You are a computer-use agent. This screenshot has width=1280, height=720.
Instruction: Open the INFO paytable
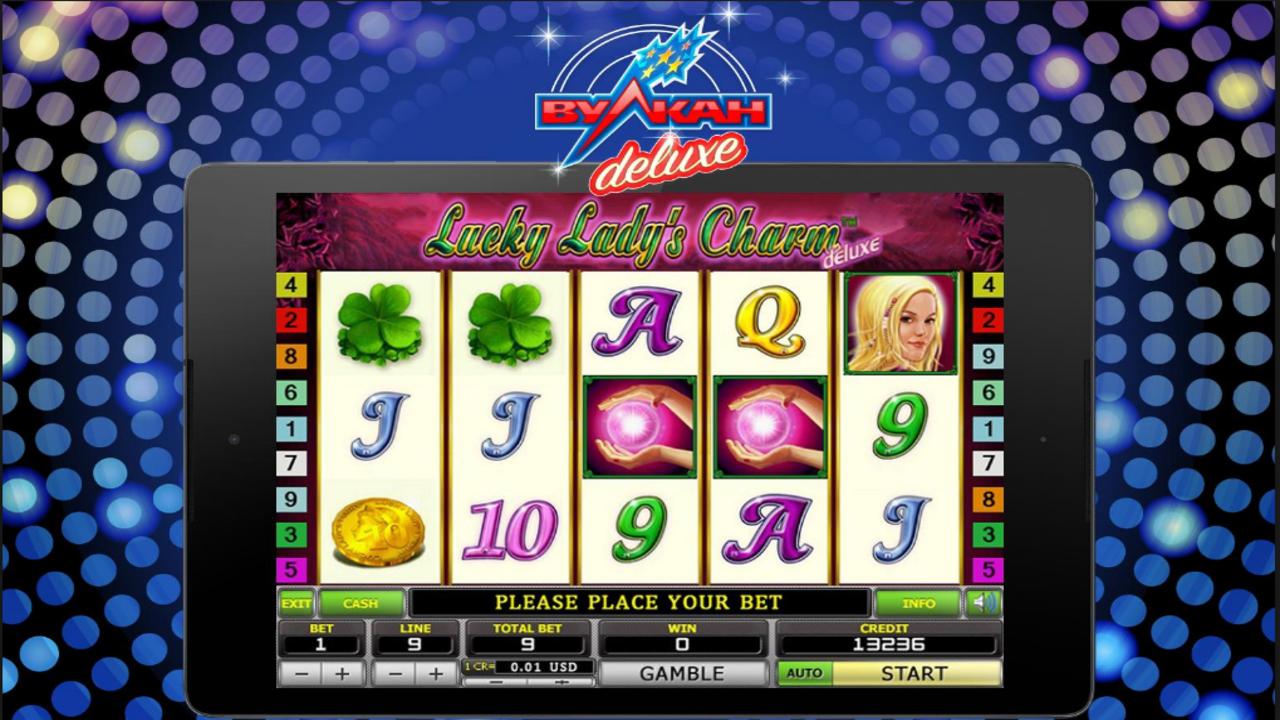(917, 602)
